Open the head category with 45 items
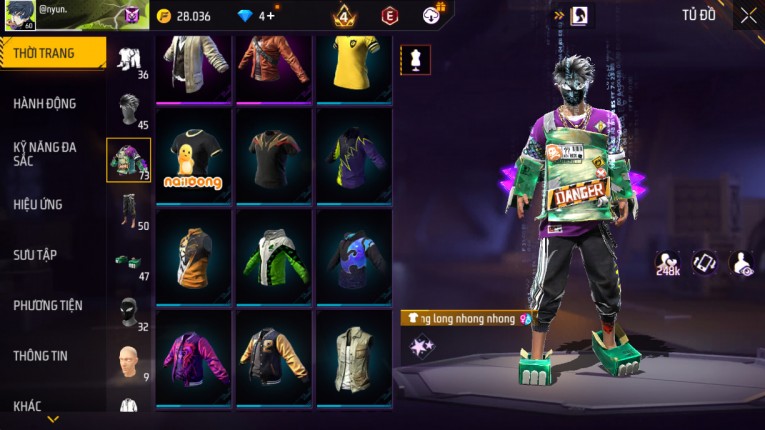 tap(129, 109)
